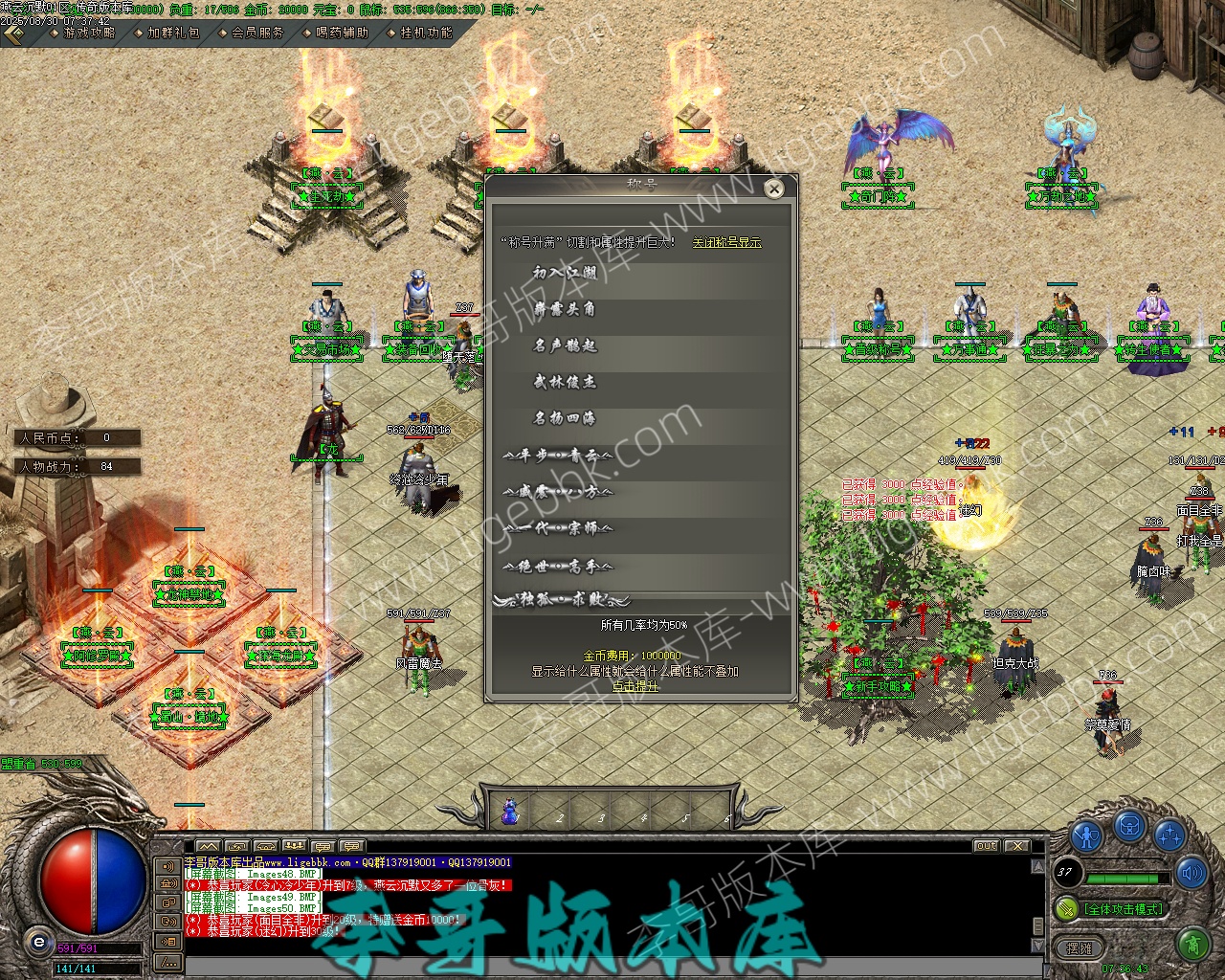Open the 会员服务 membership menu
Screen dimensions: 1225x980
click(257, 33)
